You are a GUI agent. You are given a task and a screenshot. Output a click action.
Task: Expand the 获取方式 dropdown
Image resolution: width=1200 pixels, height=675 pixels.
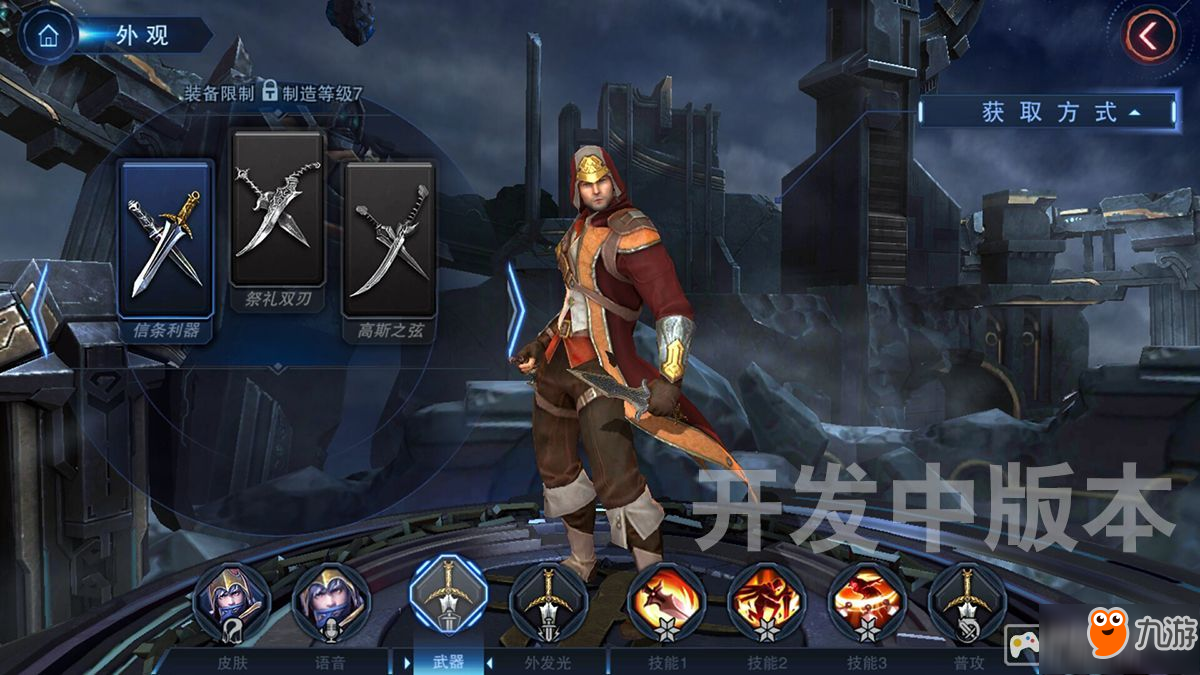[1047, 112]
